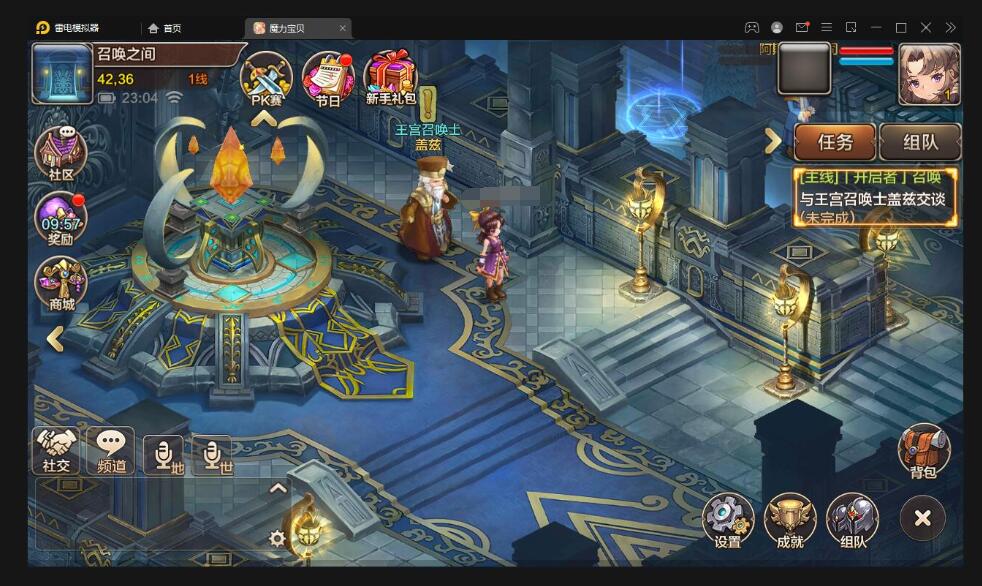Open the 社交 social handshake icon
The width and height of the screenshot is (982, 586).
[57, 451]
